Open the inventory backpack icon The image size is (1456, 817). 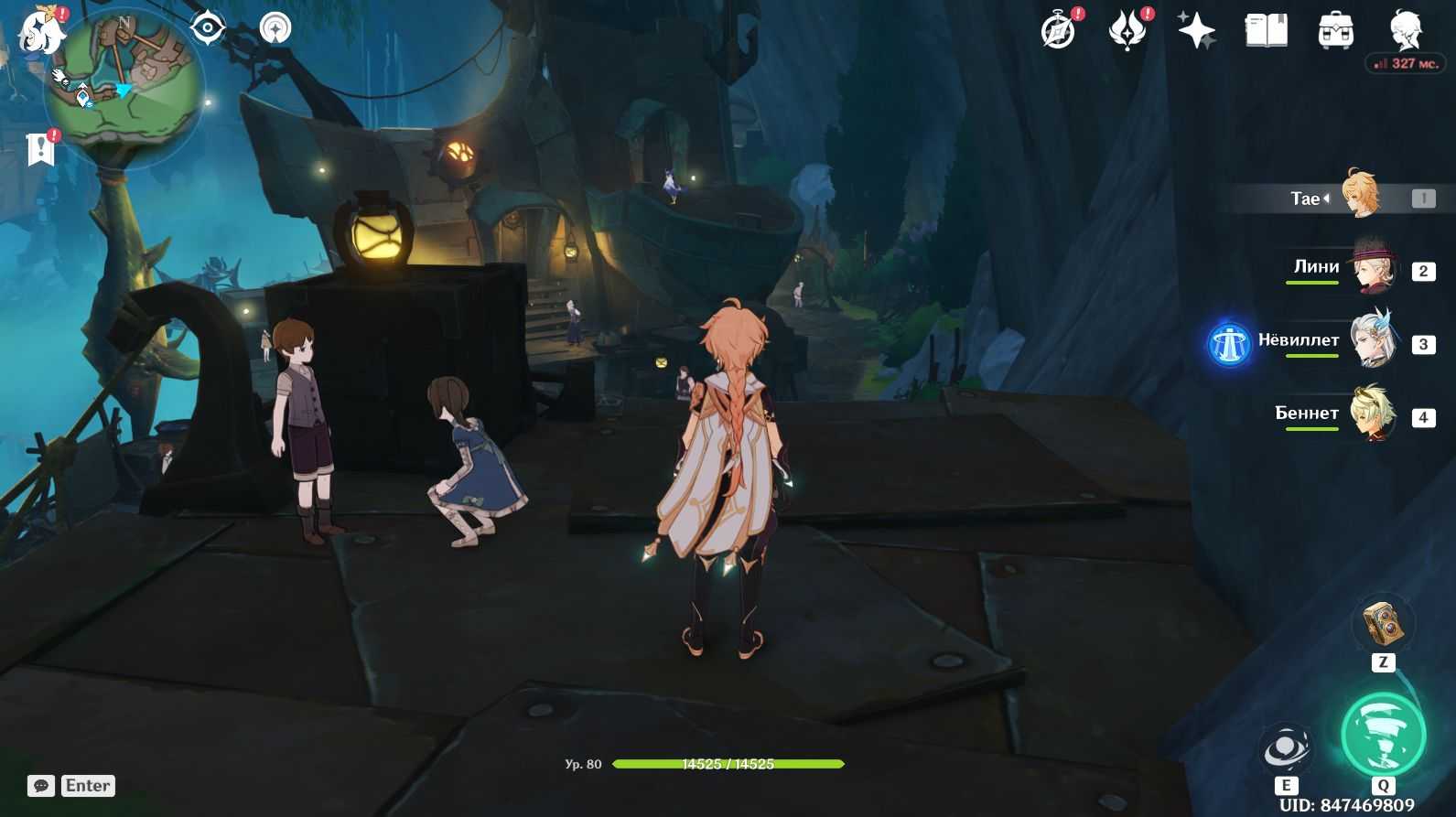click(x=1335, y=31)
